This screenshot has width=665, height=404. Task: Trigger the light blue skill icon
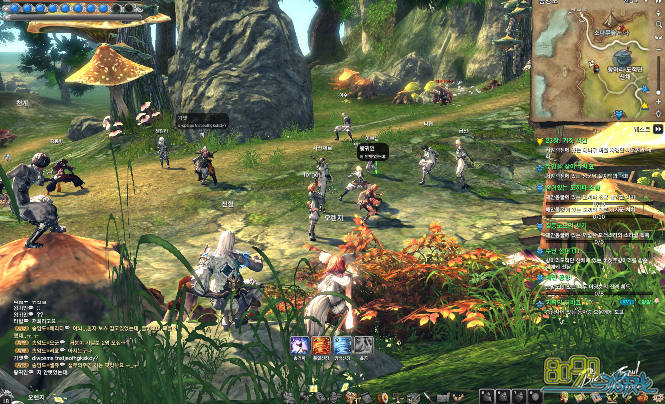343,346
